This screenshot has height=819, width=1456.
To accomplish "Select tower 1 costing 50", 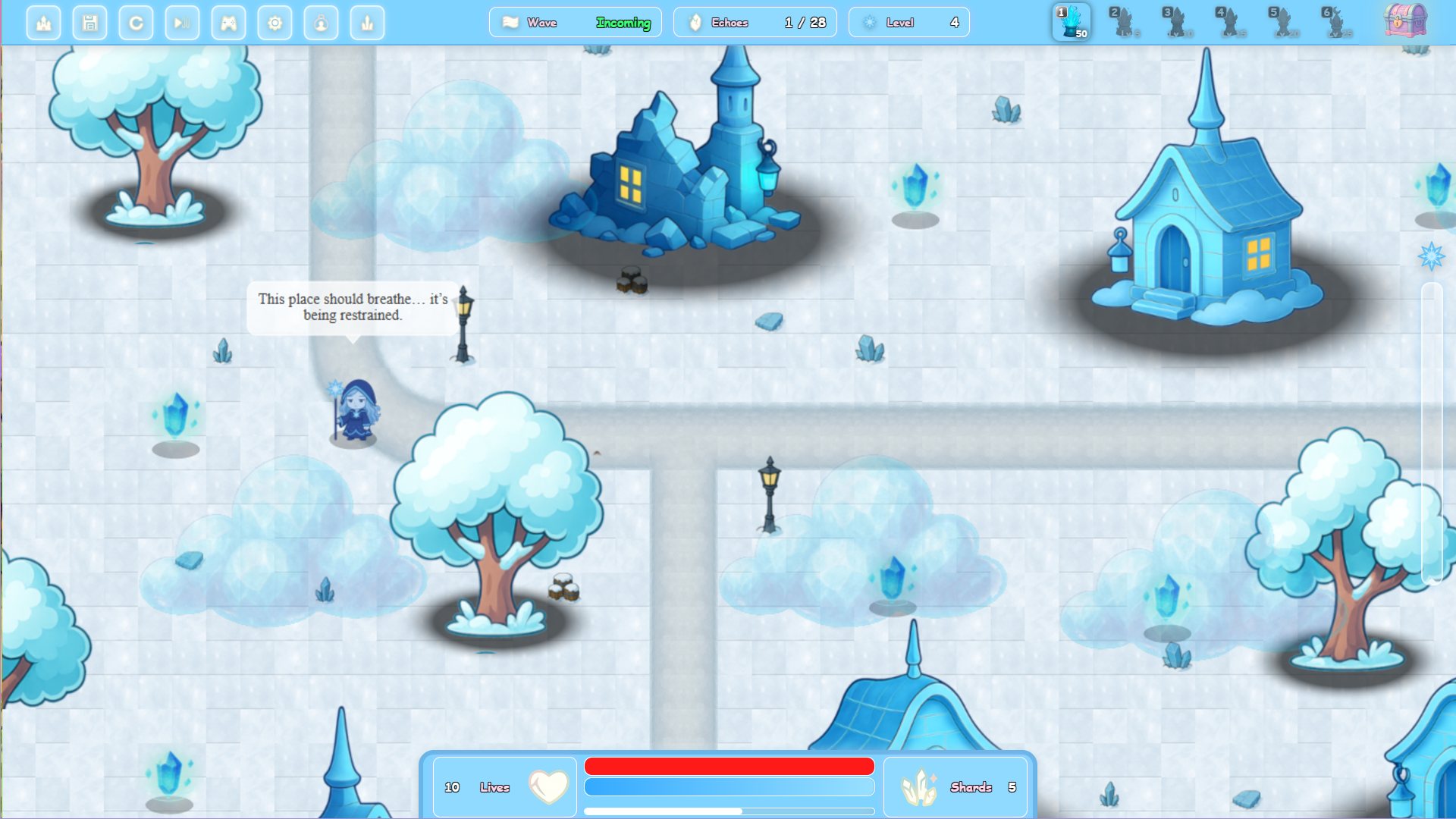I will click(x=1072, y=21).
